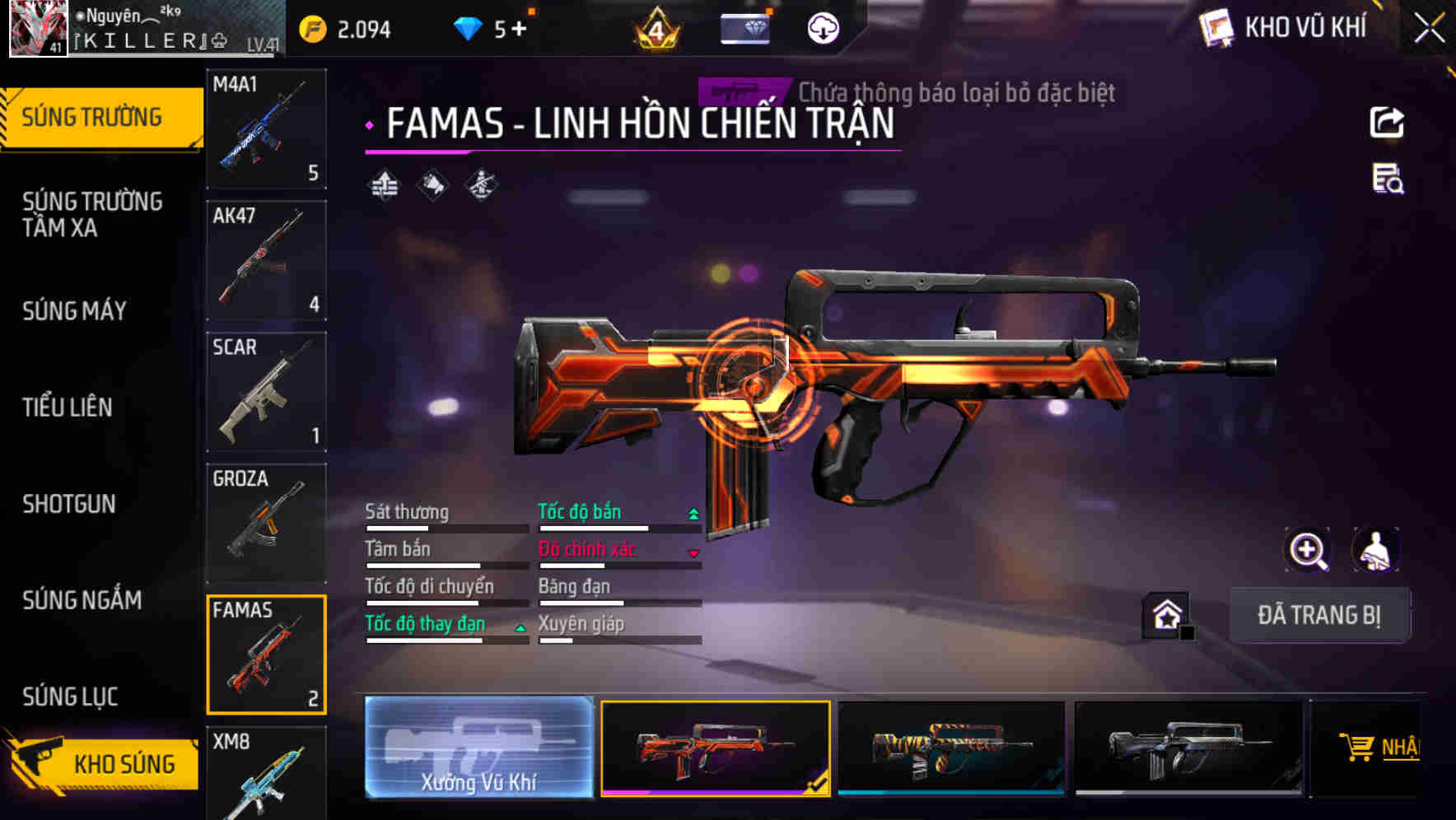1456x820 pixels.
Task: Choose the Súng Ngắm category
Action: (x=82, y=599)
